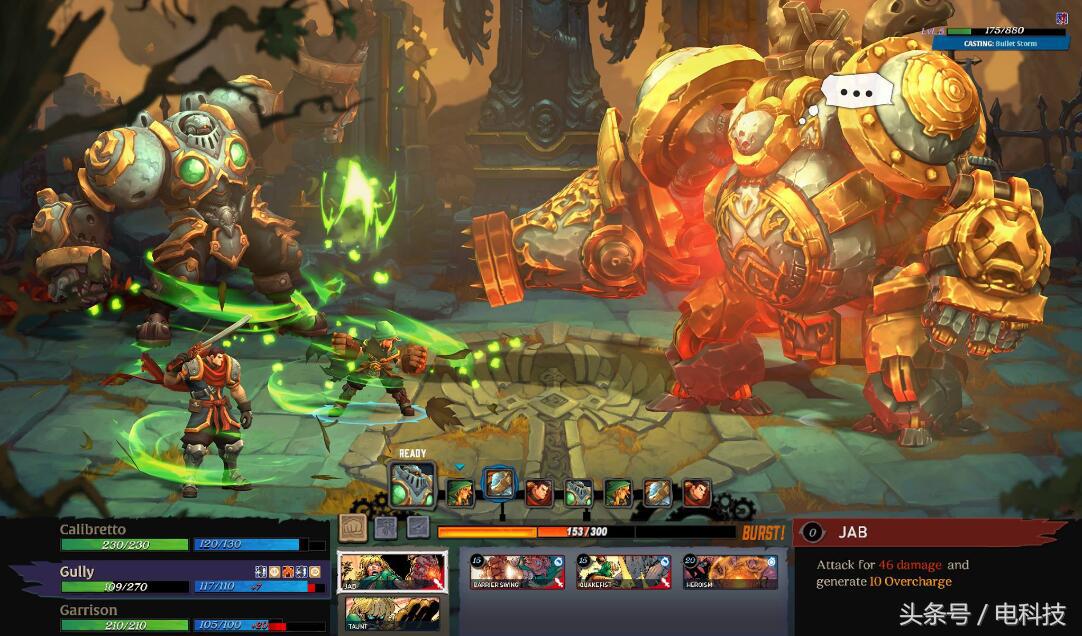Click the large READY portrait in turn order
1082x636 pixels.
(412, 485)
